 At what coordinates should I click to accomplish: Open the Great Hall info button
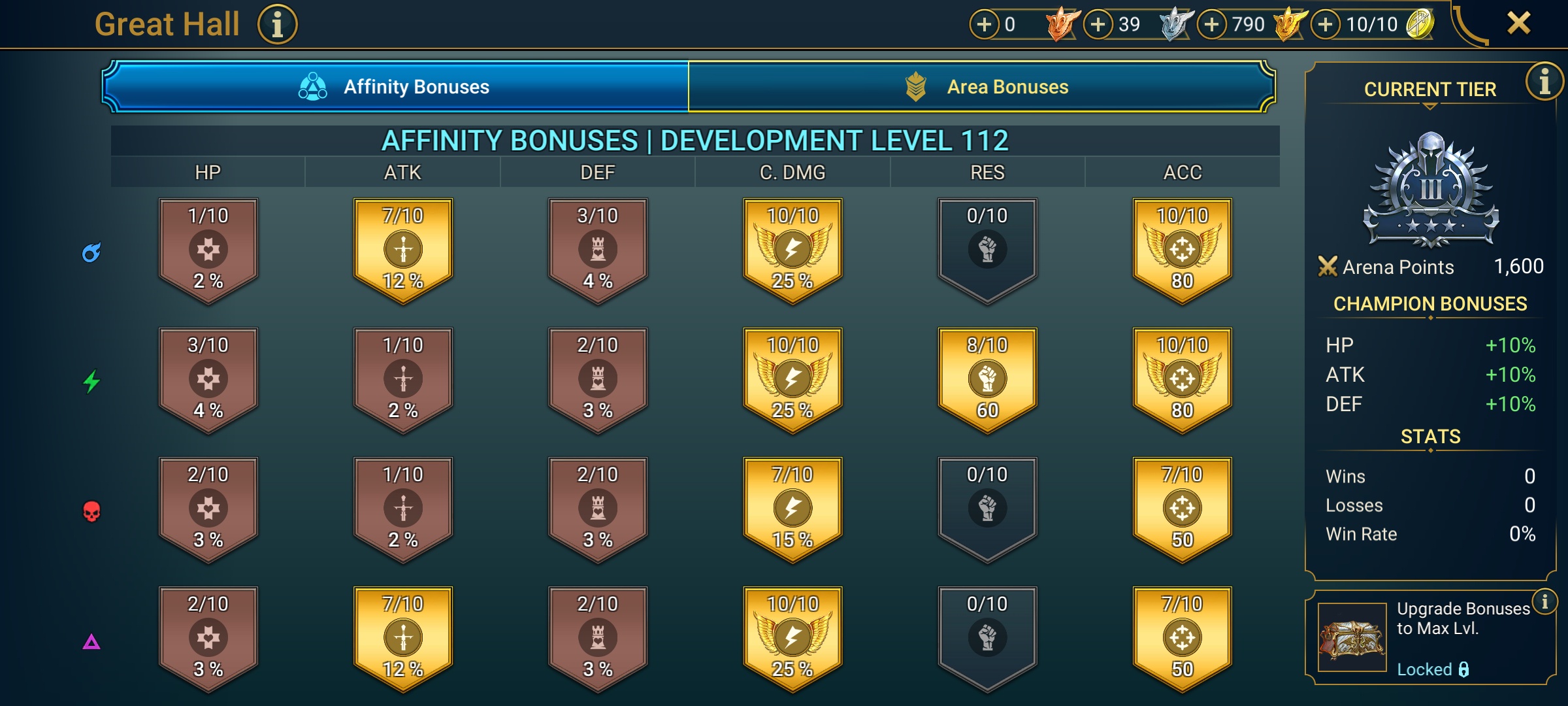pyautogui.click(x=277, y=25)
